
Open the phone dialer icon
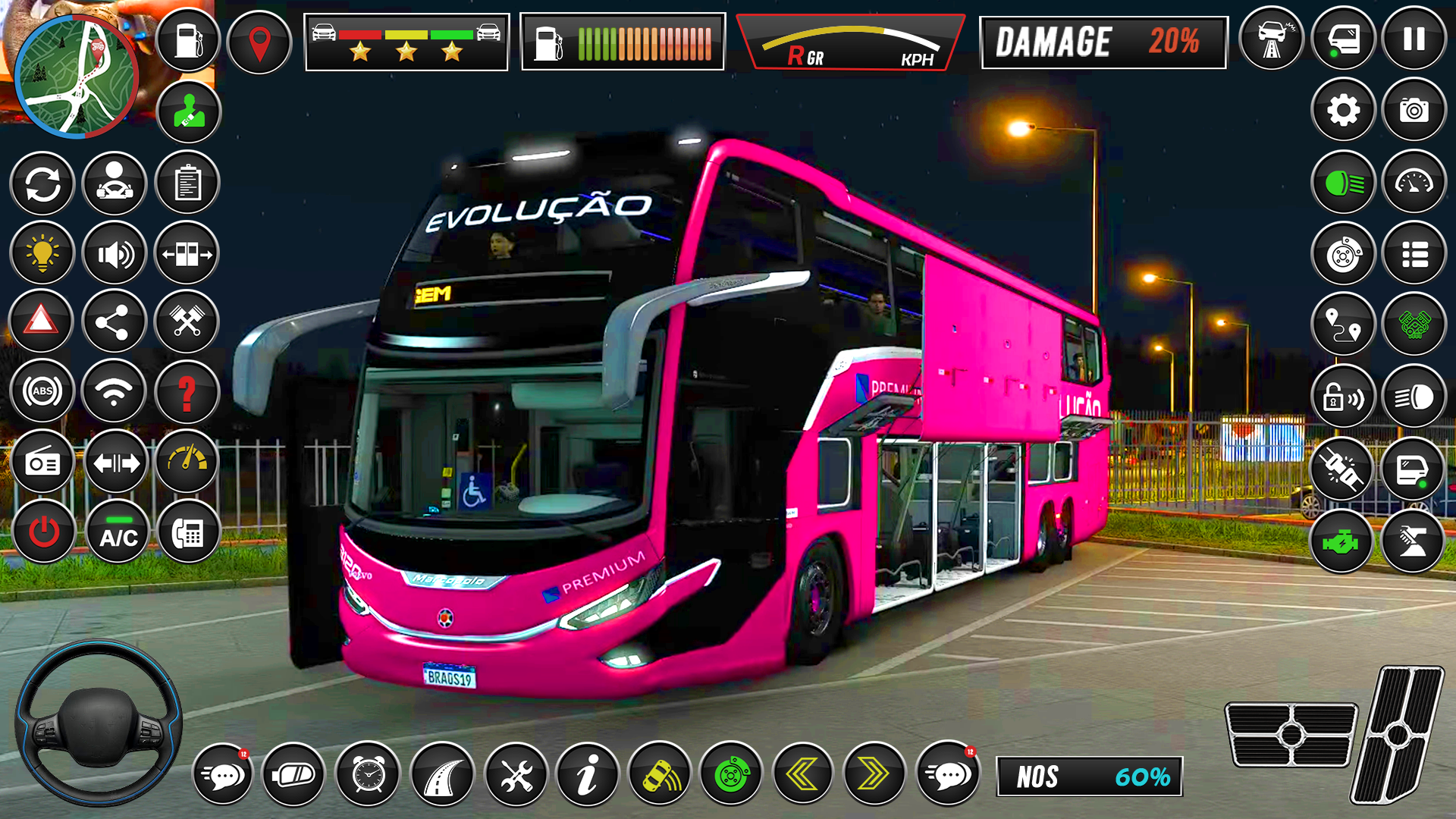tap(187, 531)
